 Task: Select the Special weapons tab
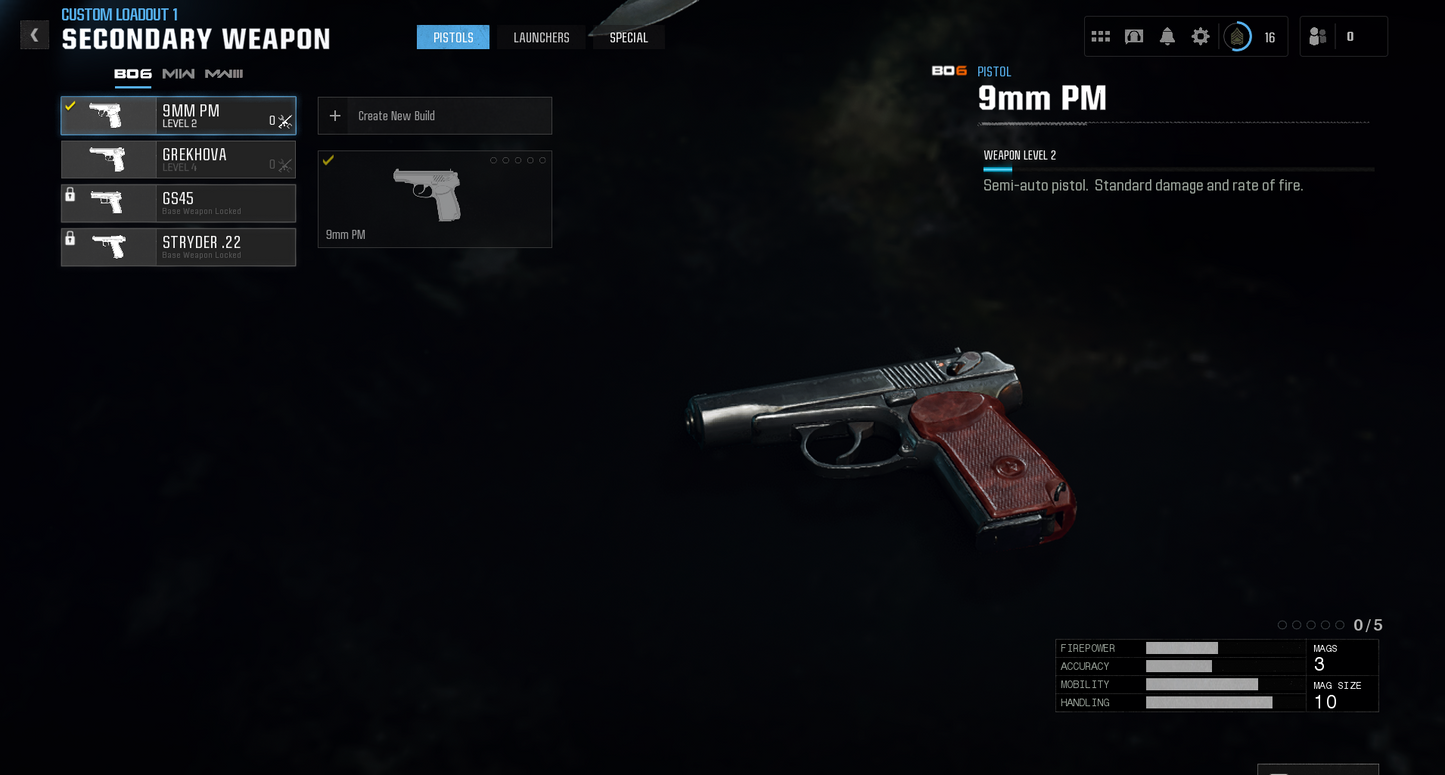[628, 38]
